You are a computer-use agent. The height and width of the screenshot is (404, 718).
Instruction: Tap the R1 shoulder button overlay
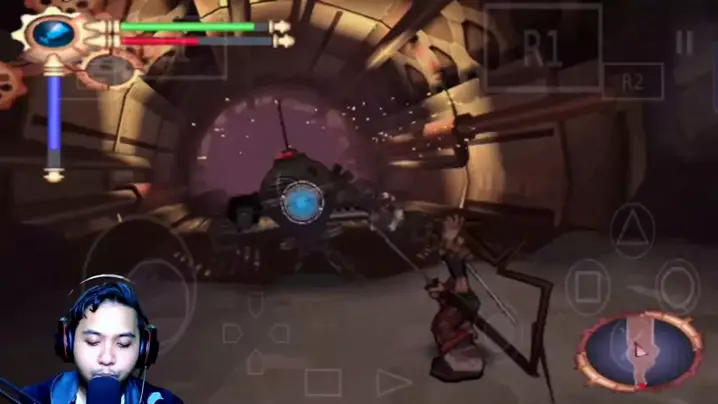point(542,49)
